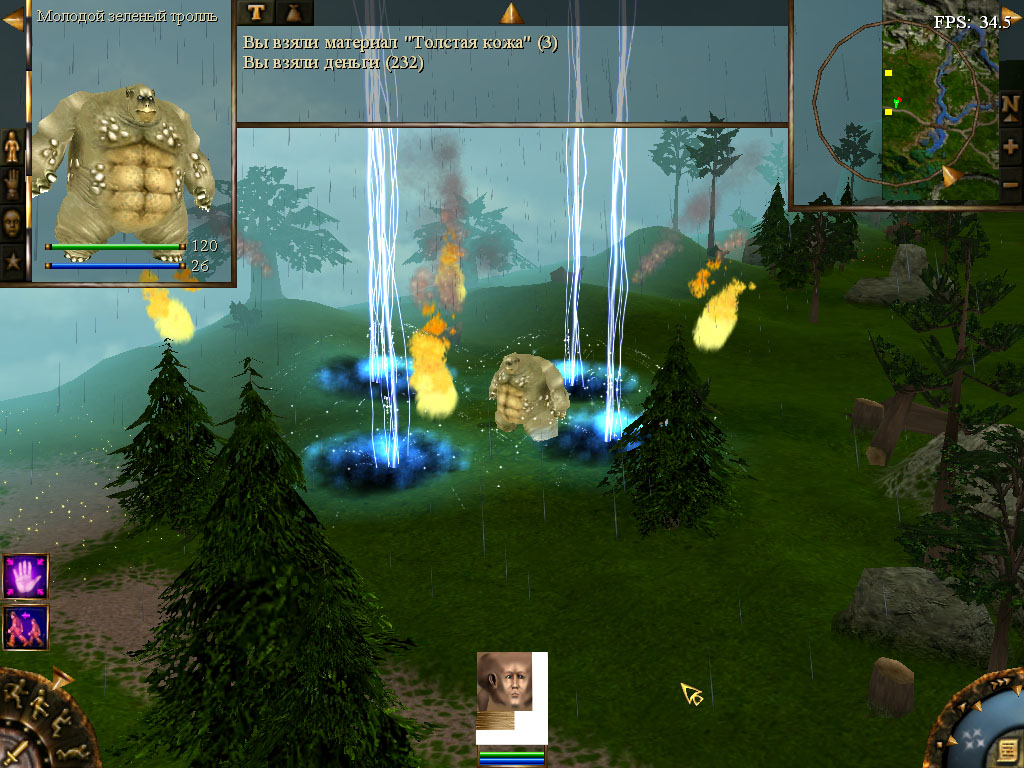The height and width of the screenshot is (768, 1024).
Task: Zoom in the minimap with the plus button
Action: coord(1010,146)
